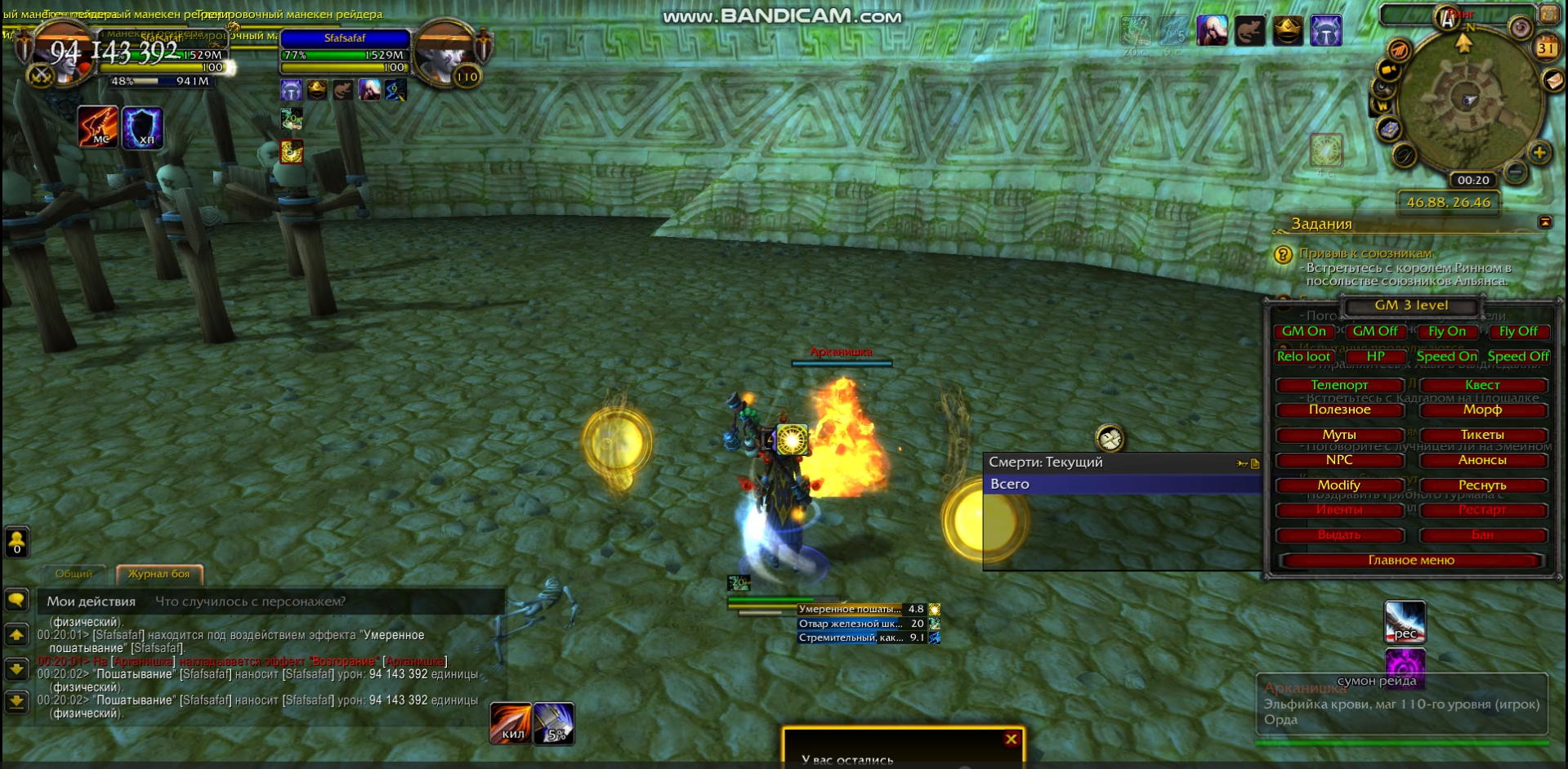Activate the кил action button

click(x=511, y=723)
